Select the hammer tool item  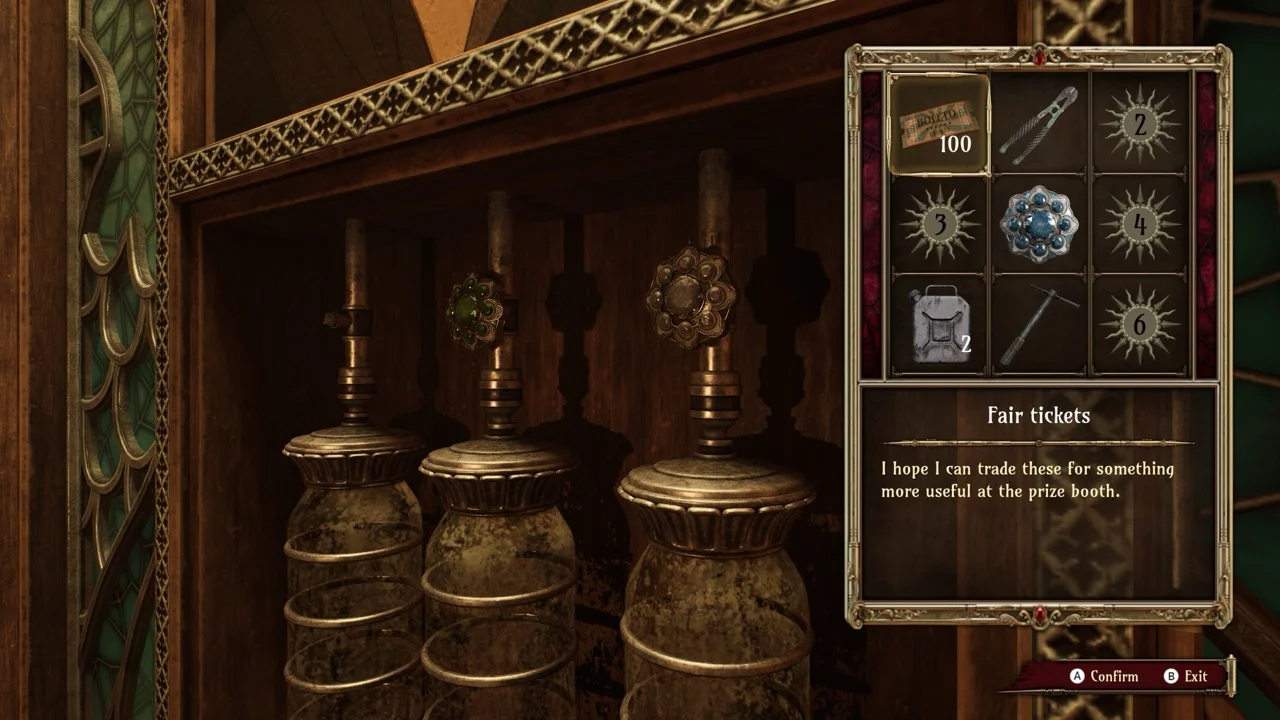point(1039,324)
